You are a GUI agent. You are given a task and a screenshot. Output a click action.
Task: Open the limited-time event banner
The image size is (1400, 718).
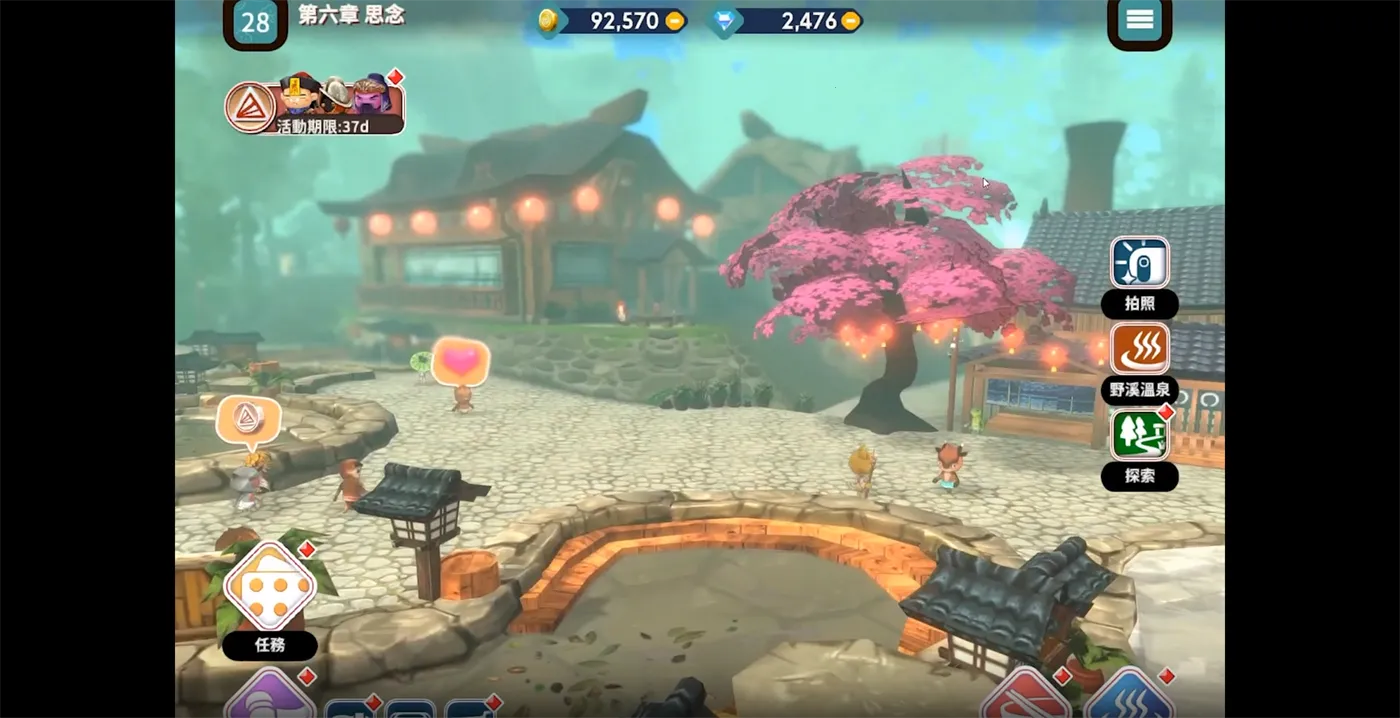315,104
